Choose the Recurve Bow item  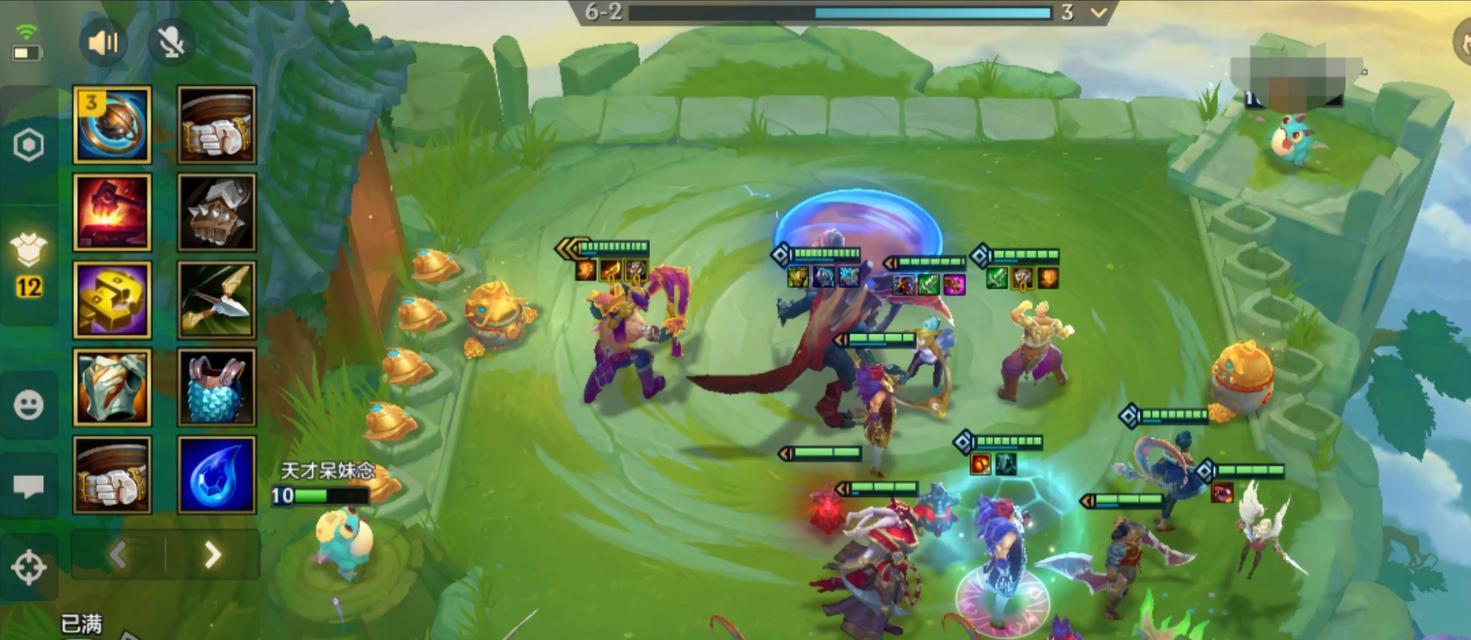tap(217, 300)
